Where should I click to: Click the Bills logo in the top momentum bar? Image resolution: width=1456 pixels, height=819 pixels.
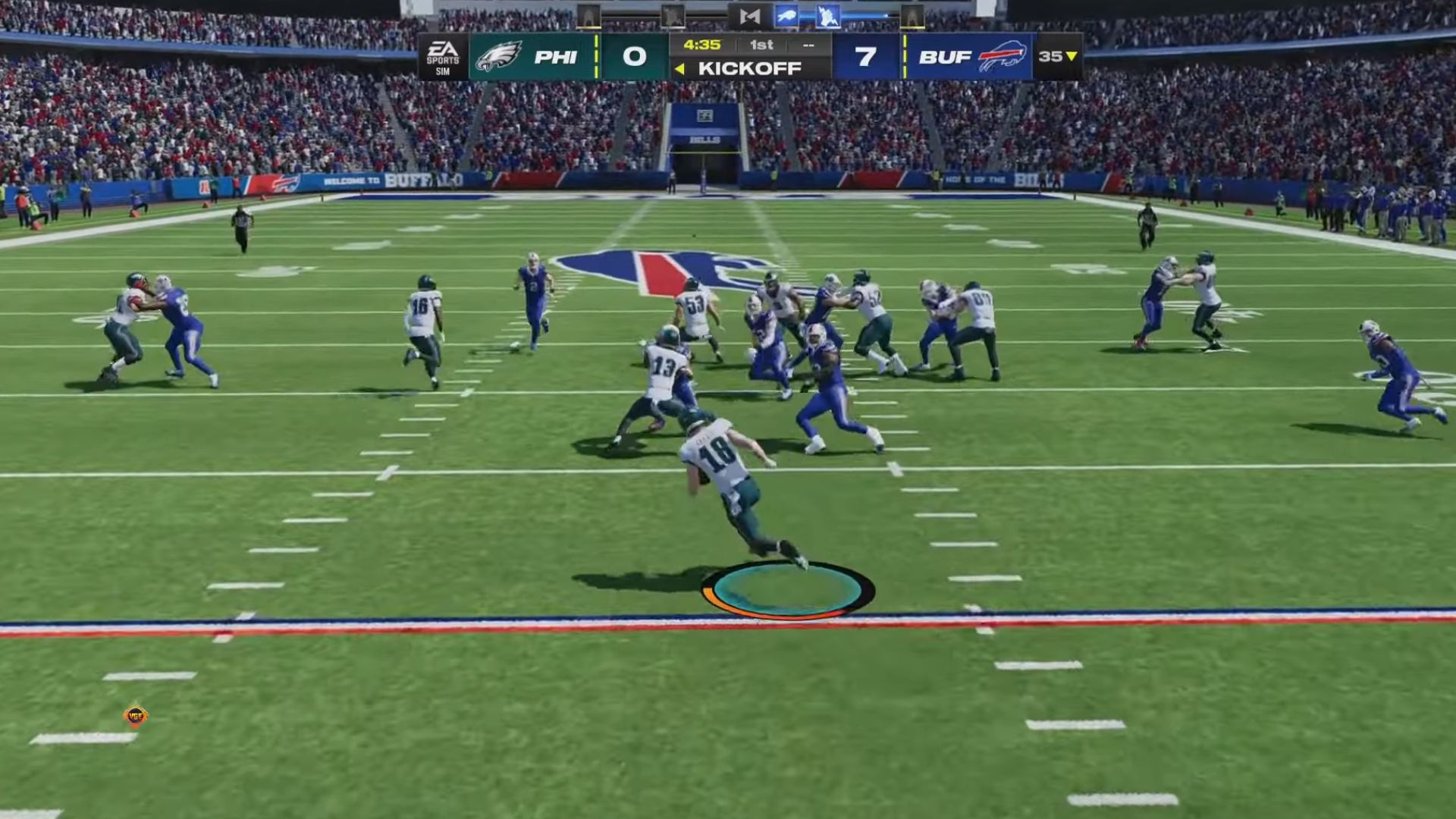(x=786, y=16)
